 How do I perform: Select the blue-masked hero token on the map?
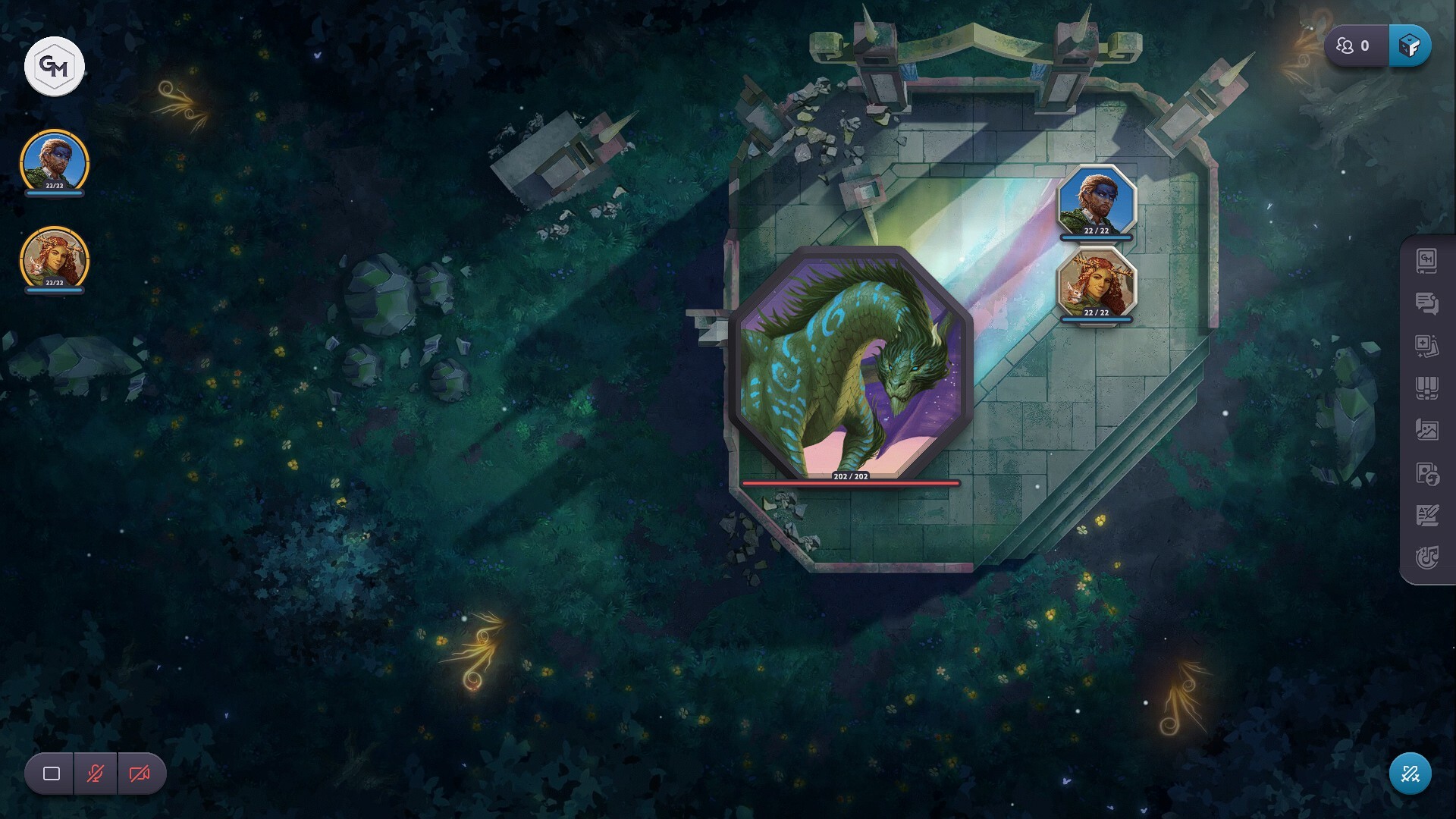(x=1097, y=200)
